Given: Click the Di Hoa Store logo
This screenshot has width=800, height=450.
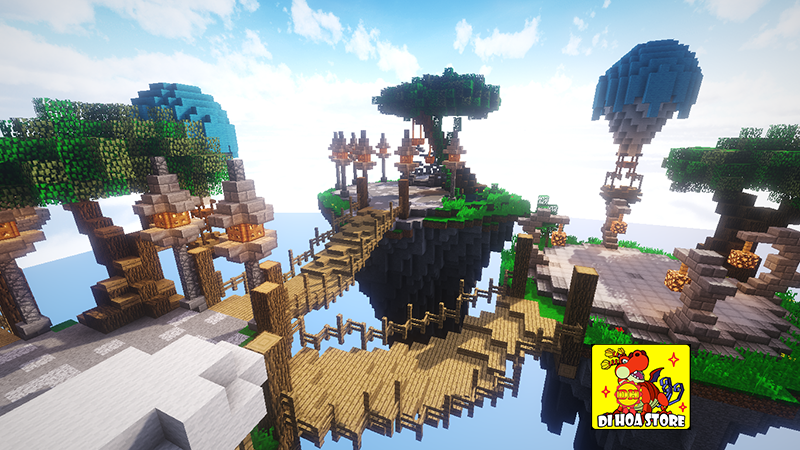Looking at the screenshot, I should 640,388.
